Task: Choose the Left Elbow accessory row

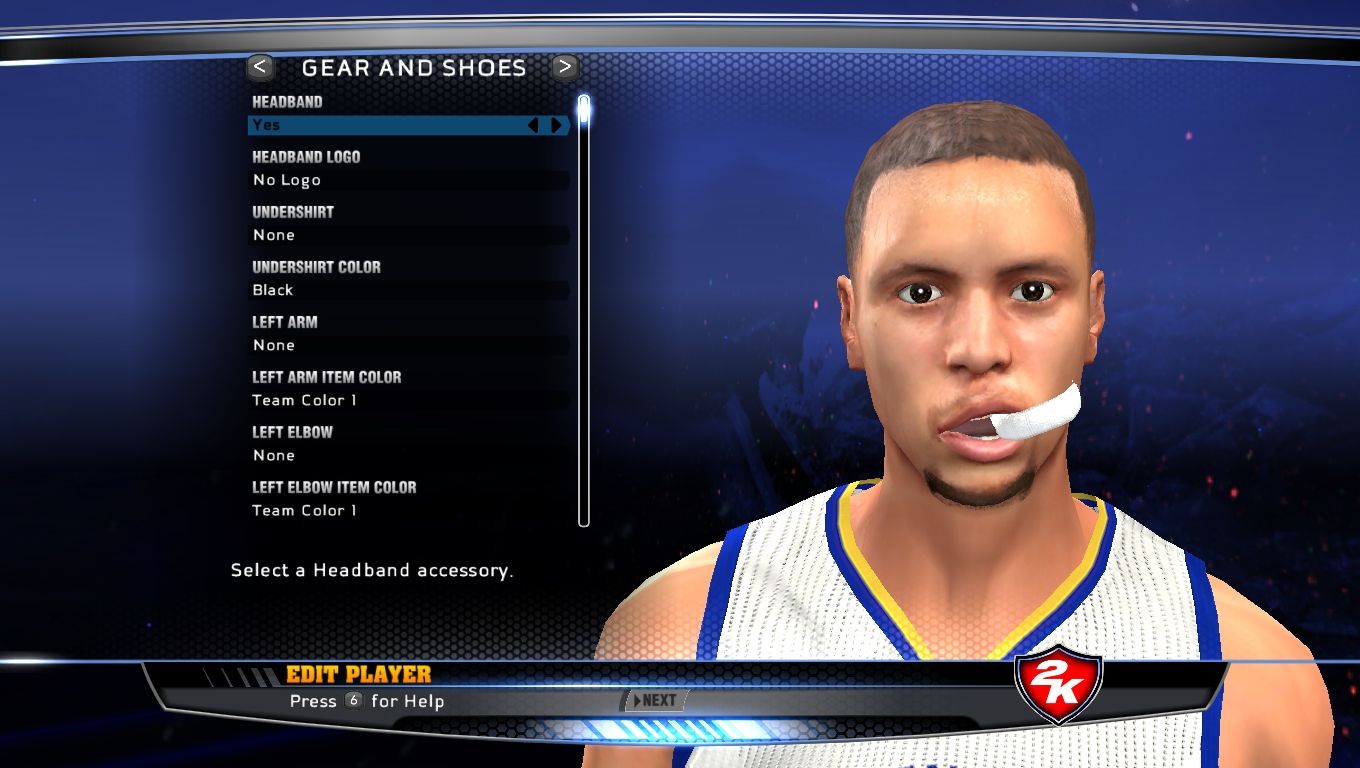Action: 408,455
